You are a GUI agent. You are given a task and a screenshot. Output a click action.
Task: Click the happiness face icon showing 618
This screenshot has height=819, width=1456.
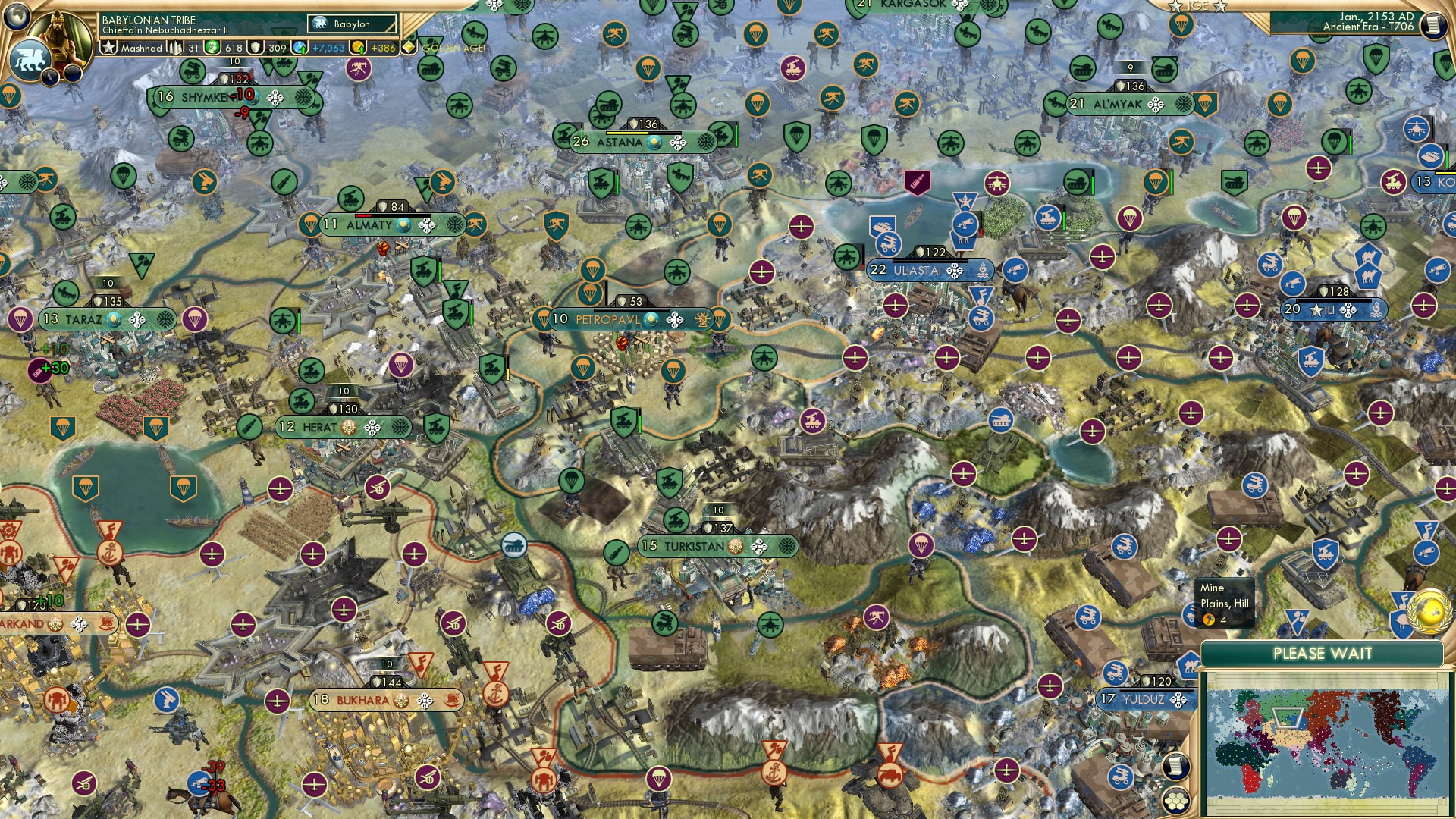coord(212,47)
